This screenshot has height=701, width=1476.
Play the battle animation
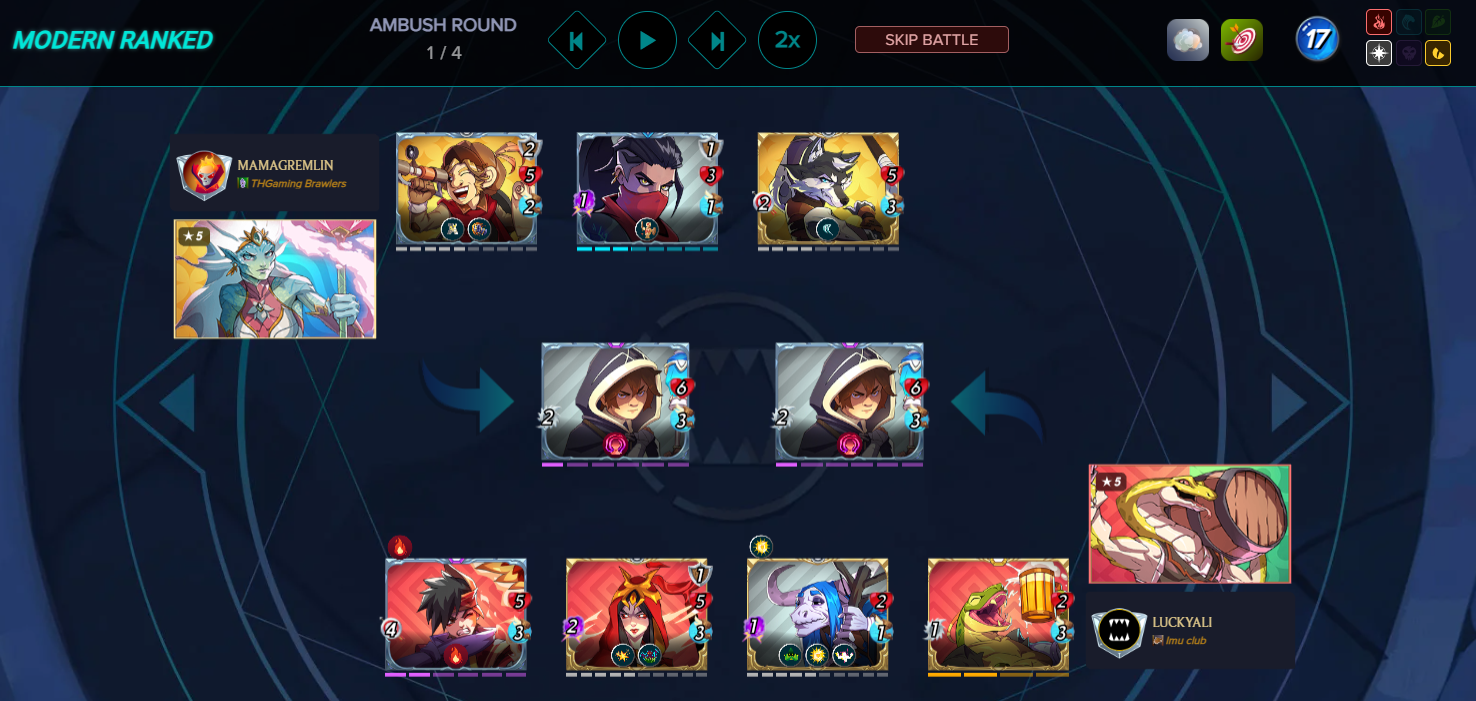(x=647, y=40)
